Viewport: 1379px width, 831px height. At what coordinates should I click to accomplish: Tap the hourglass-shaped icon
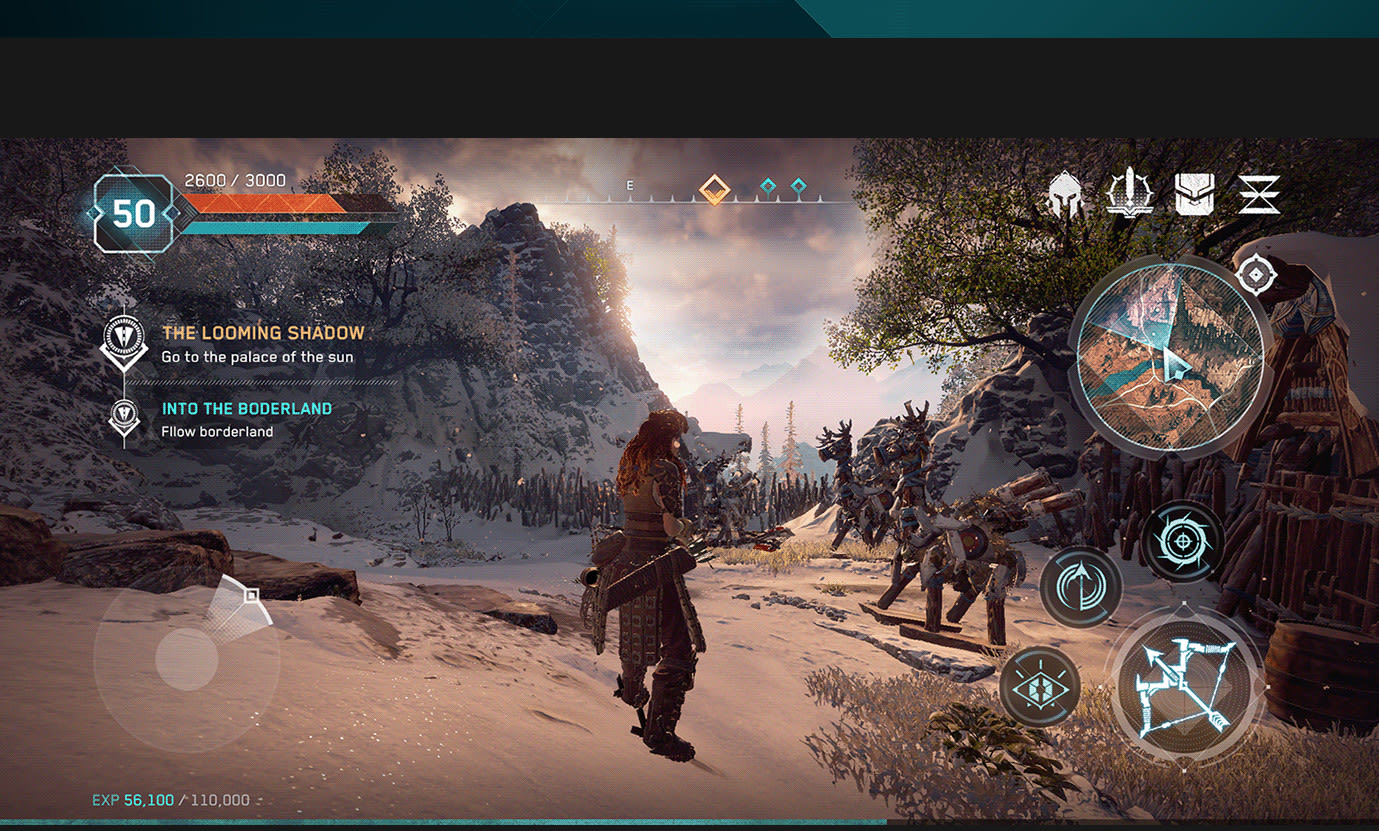(1258, 194)
